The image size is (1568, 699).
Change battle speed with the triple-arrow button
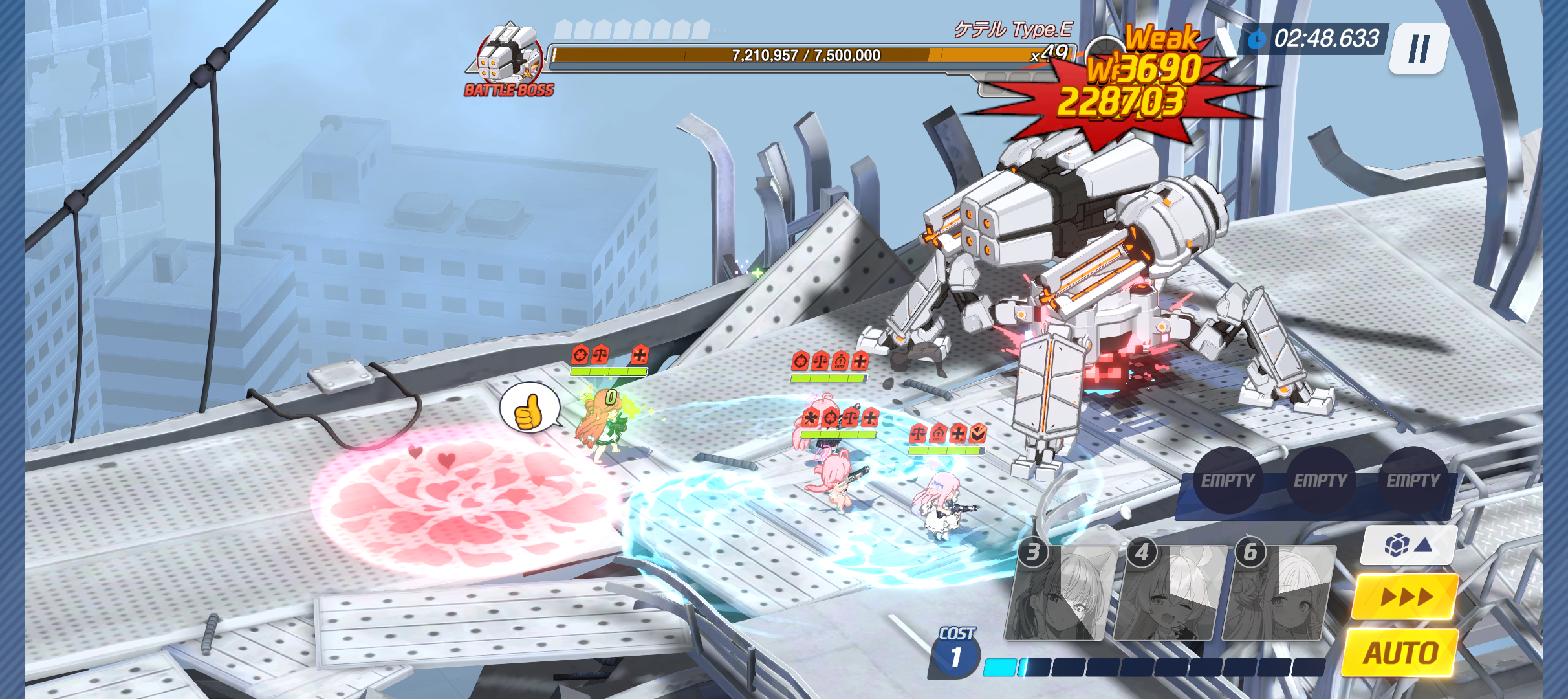pos(1405,596)
